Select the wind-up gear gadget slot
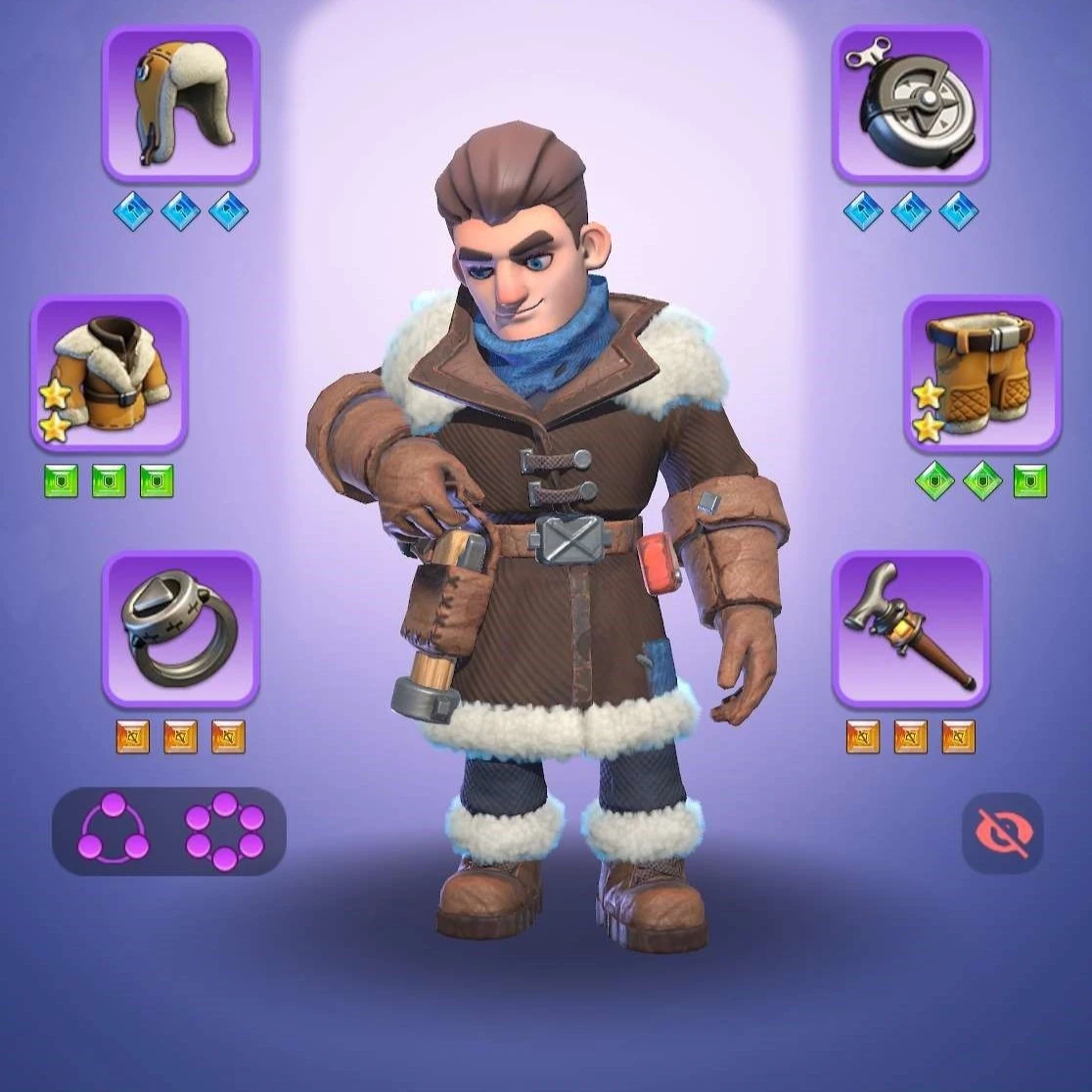1092x1092 pixels. click(910, 104)
